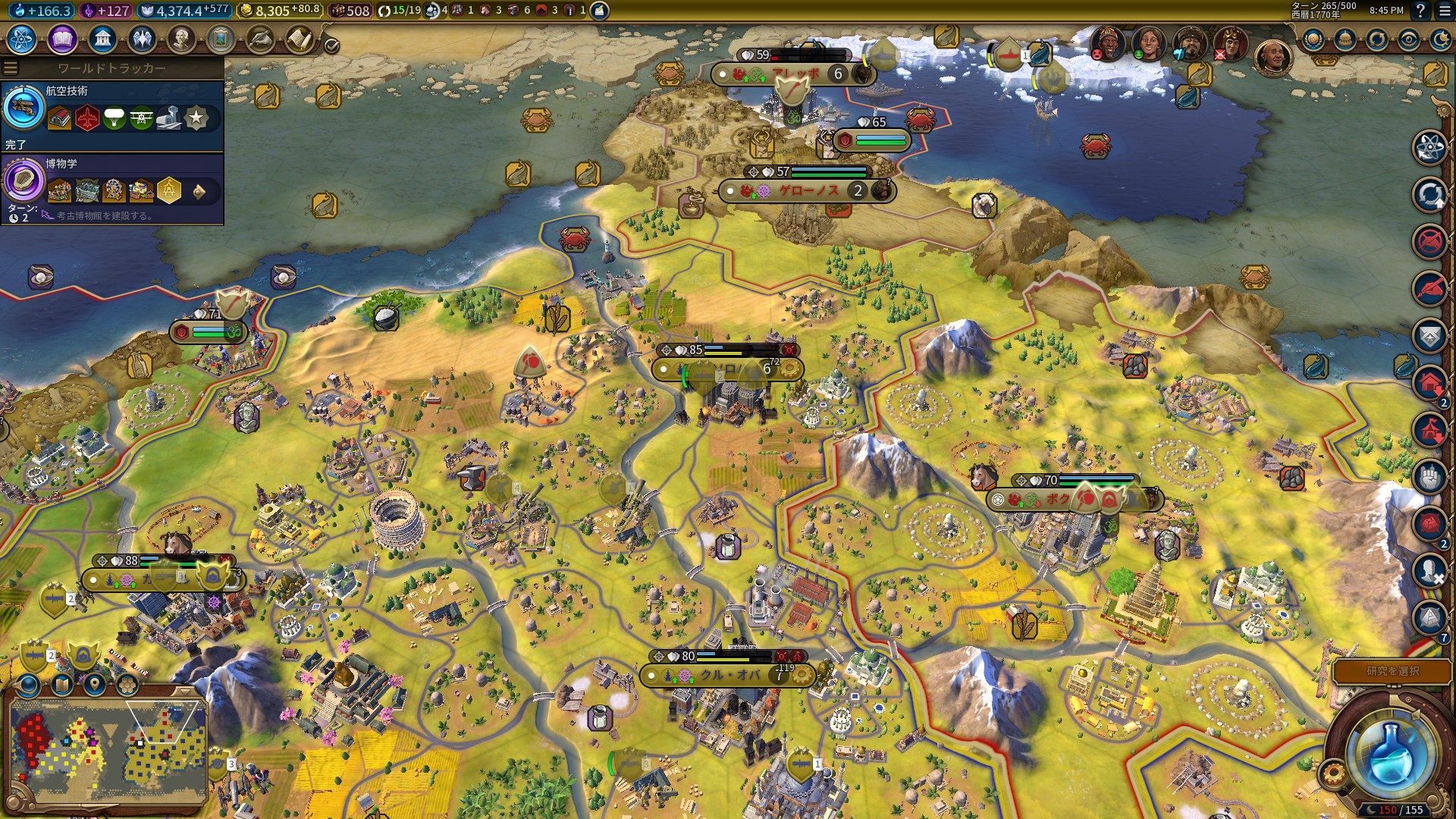This screenshot has width=1456, height=819.
Task: Open the Great Works painting button
Action: point(221,39)
